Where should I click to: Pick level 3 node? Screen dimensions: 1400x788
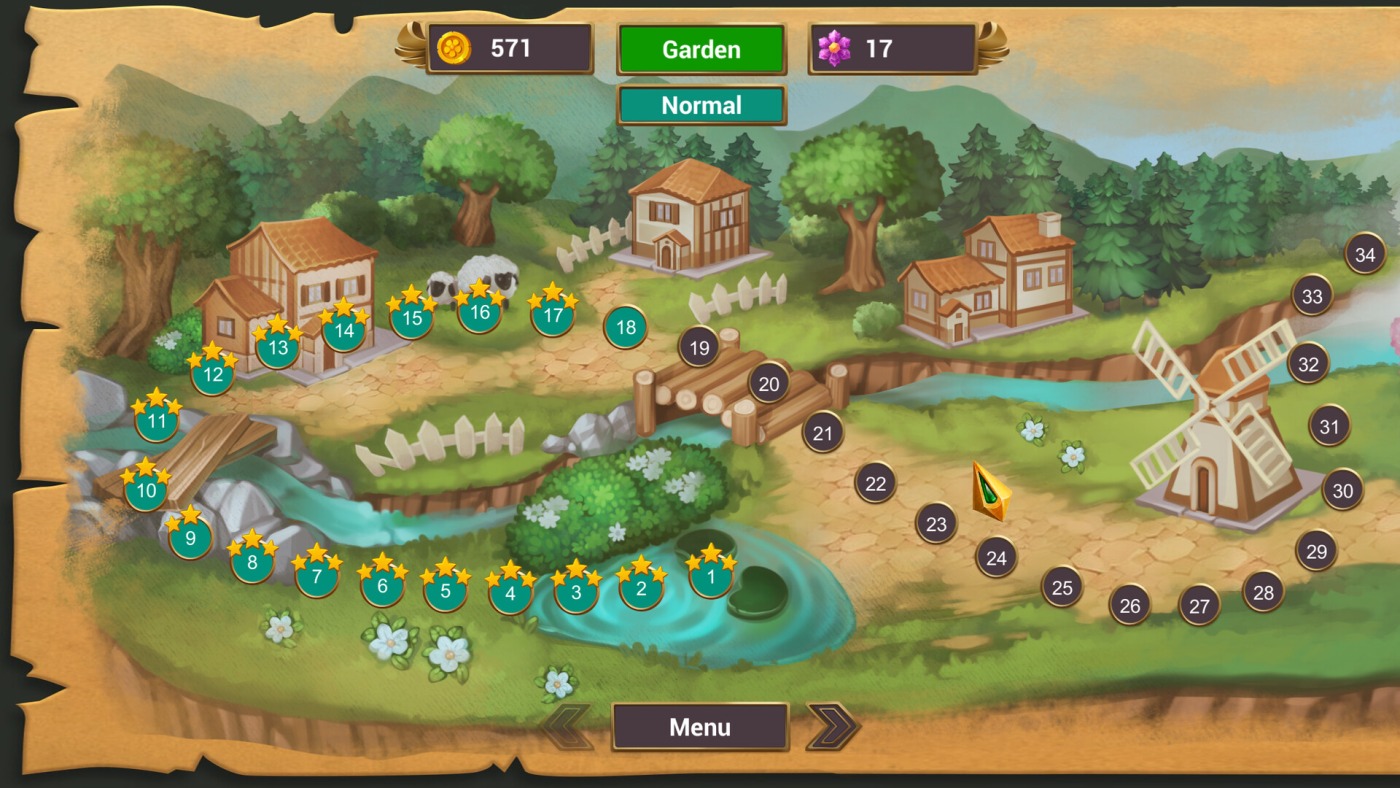[x=576, y=592]
